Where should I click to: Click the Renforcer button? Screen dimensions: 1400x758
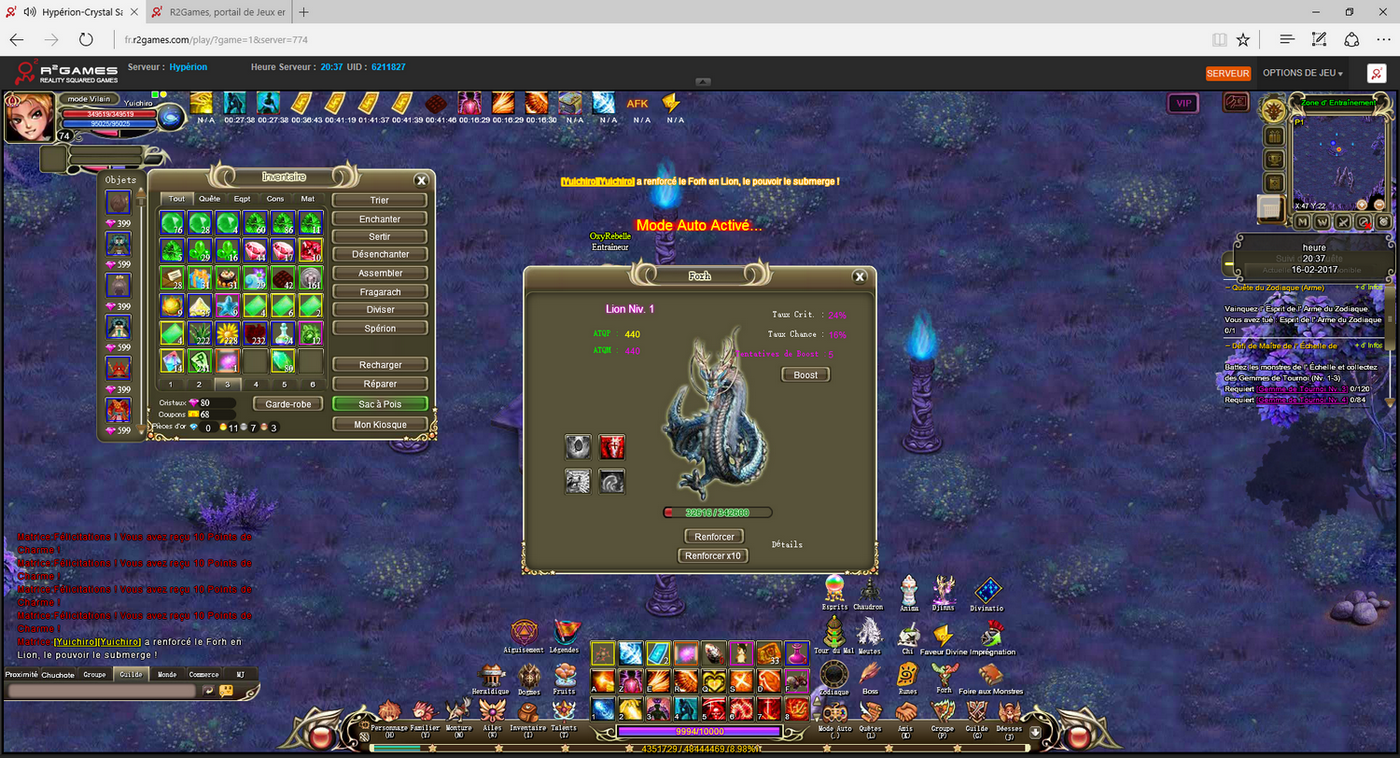(x=715, y=537)
